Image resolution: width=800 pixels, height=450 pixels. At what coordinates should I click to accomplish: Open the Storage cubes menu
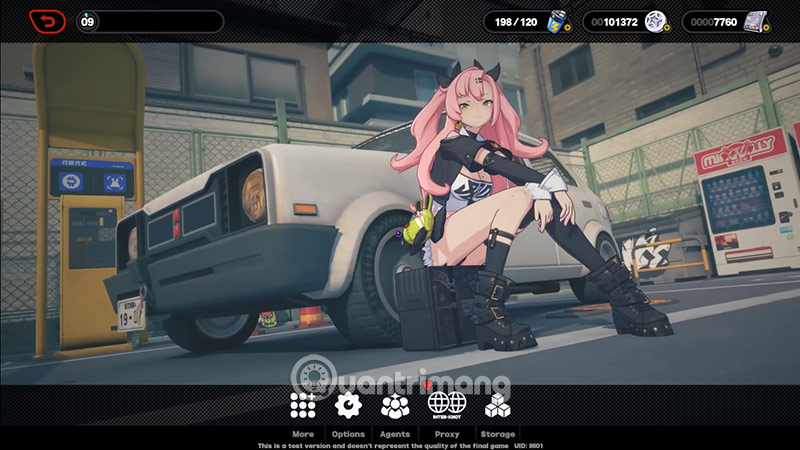click(497, 405)
